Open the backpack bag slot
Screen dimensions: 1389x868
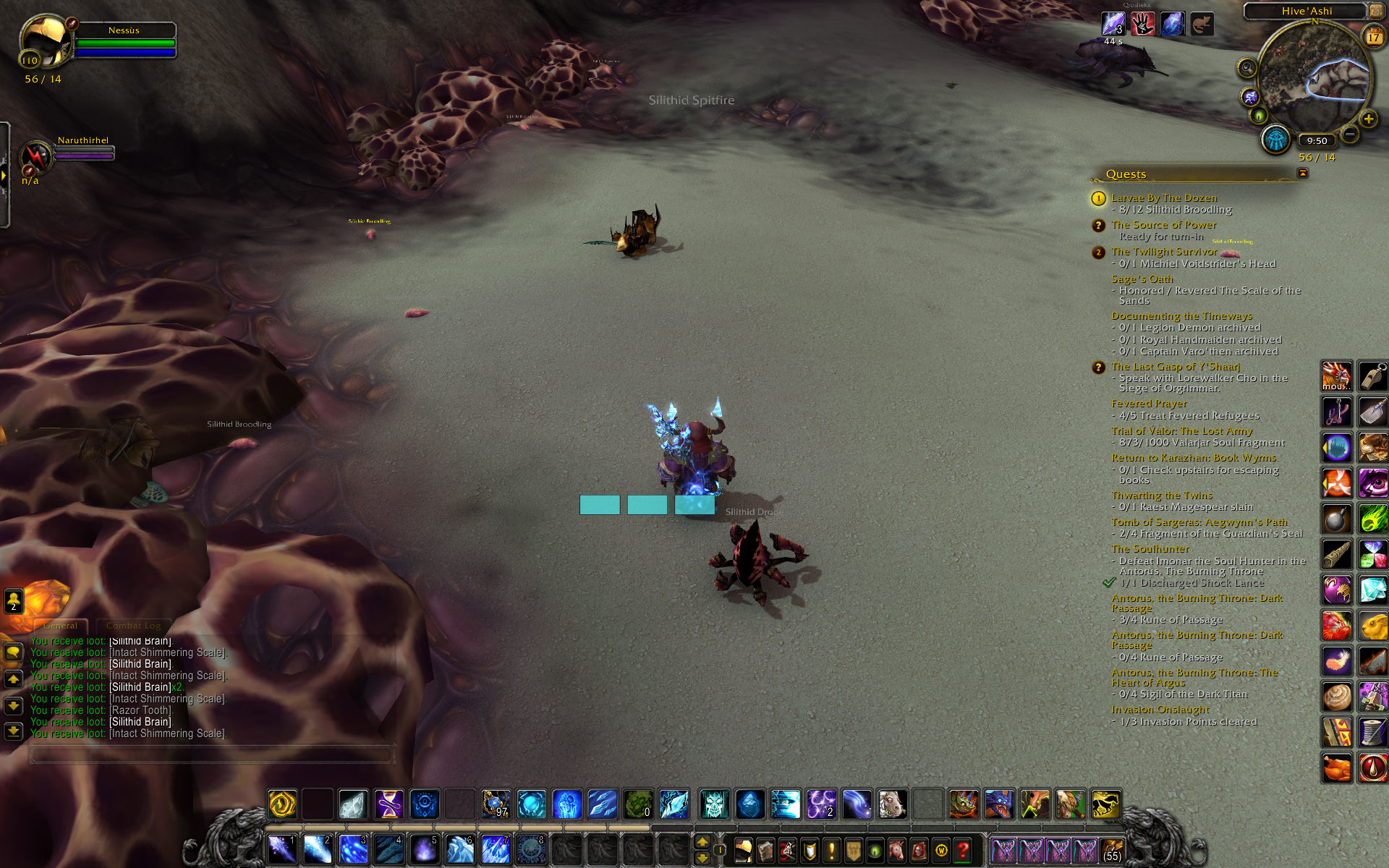tap(1111, 851)
